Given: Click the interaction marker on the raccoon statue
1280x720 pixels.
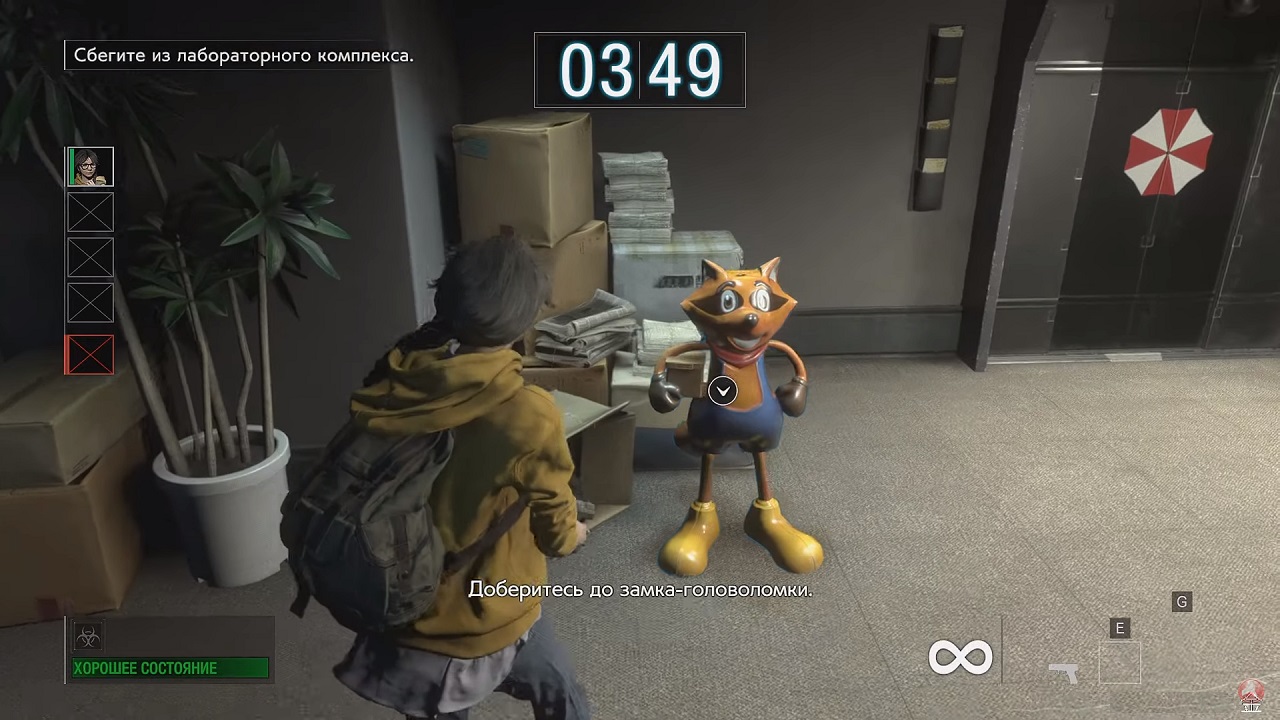Looking at the screenshot, I should click(722, 391).
